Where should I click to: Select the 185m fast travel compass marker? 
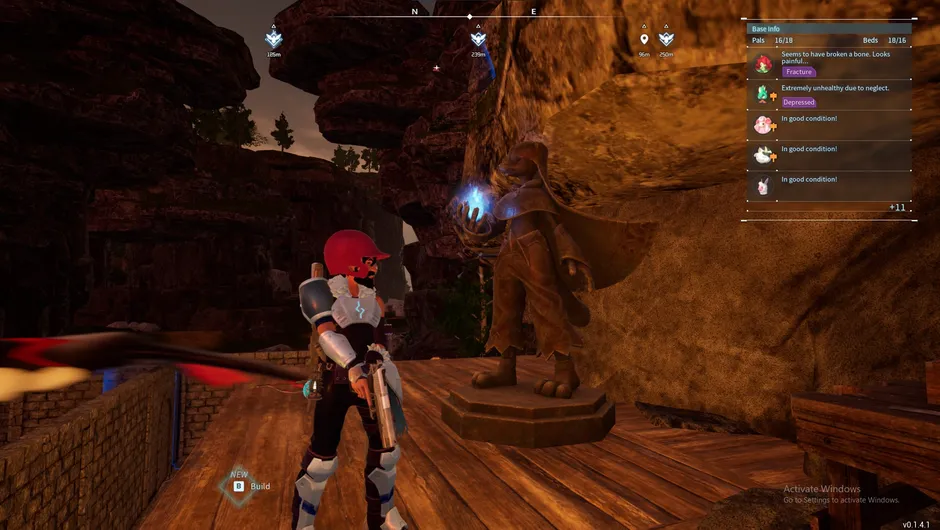tap(274, 39)
